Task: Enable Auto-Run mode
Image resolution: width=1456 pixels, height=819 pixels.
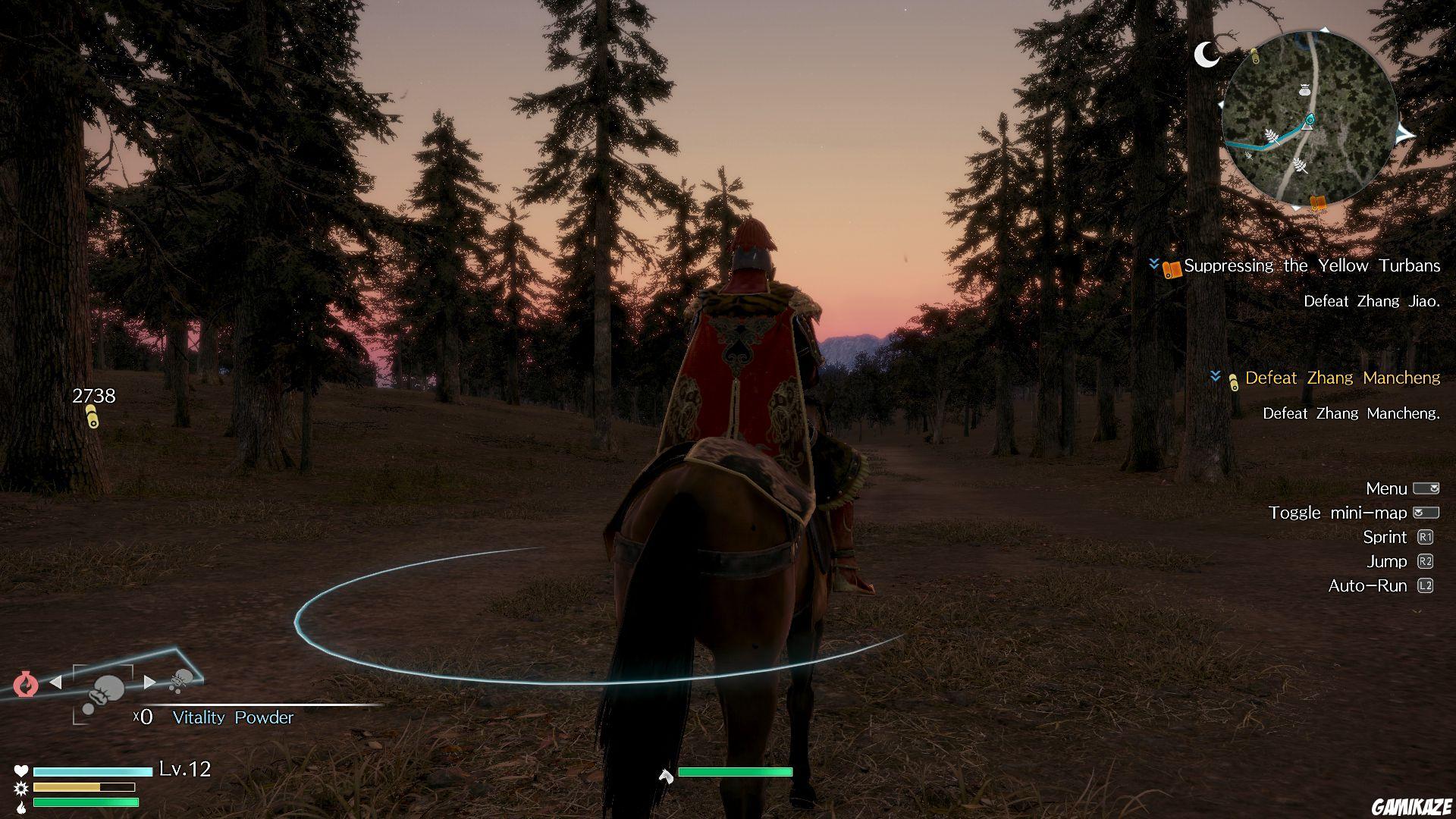Action: tap(1424, 585)
